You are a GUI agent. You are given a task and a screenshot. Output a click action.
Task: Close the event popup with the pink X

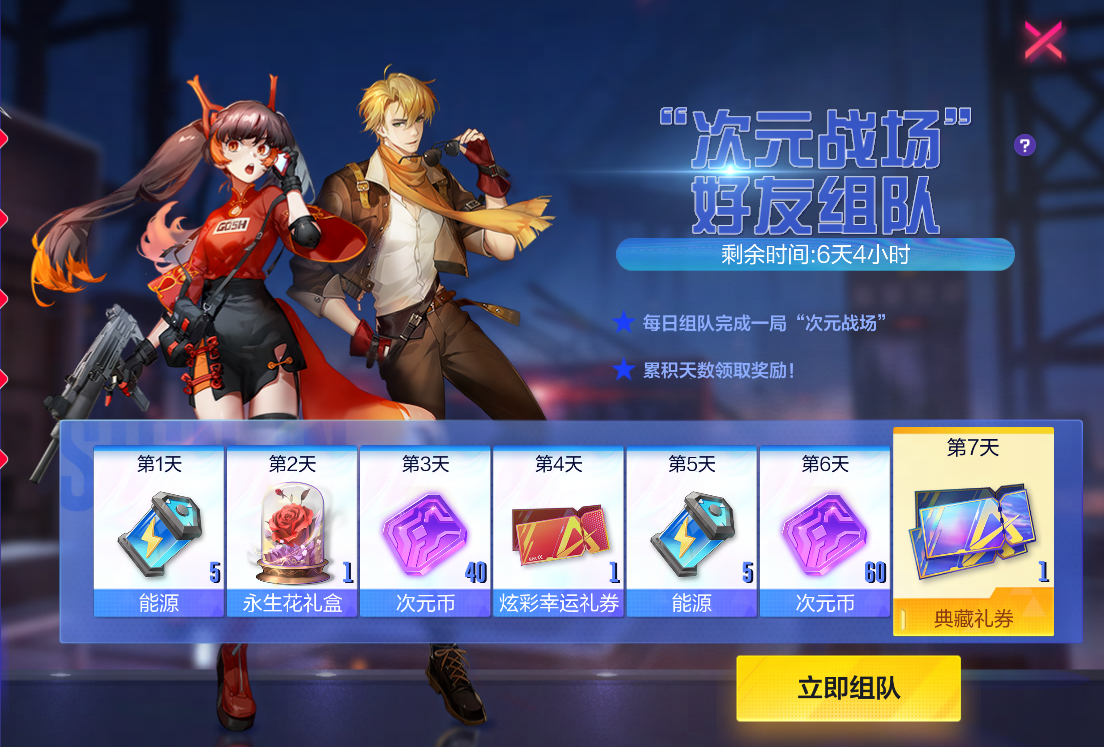(x=1043, y=41)
